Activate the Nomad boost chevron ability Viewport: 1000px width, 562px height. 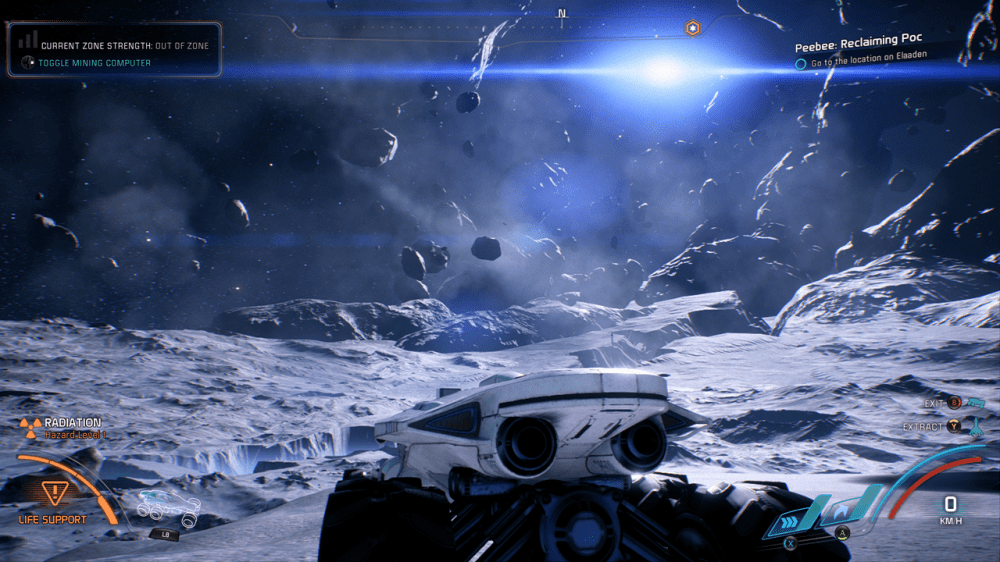click(x=790, y=519)
